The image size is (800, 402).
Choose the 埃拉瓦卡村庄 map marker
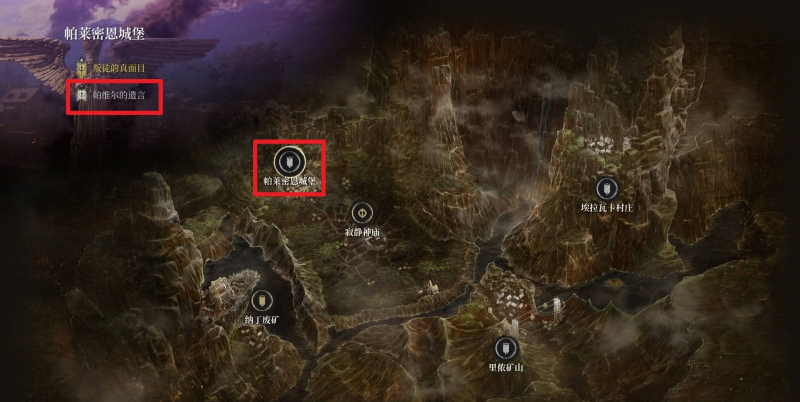[605, 188]
